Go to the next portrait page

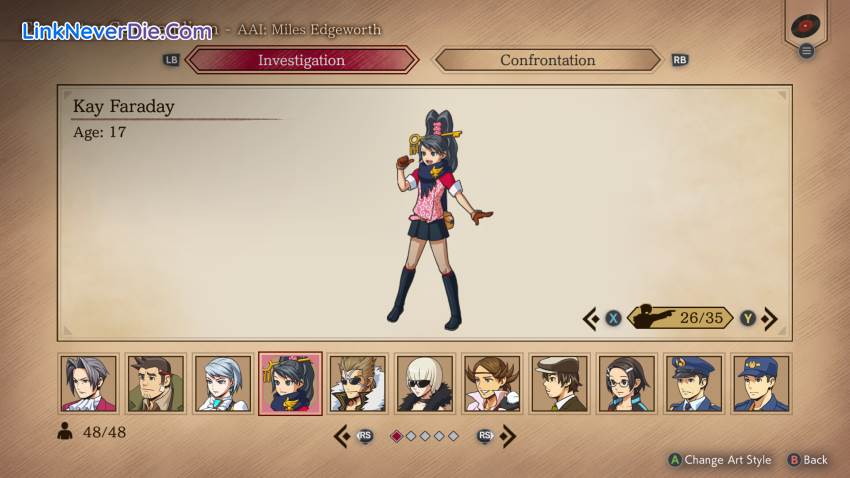click(508, 436)
